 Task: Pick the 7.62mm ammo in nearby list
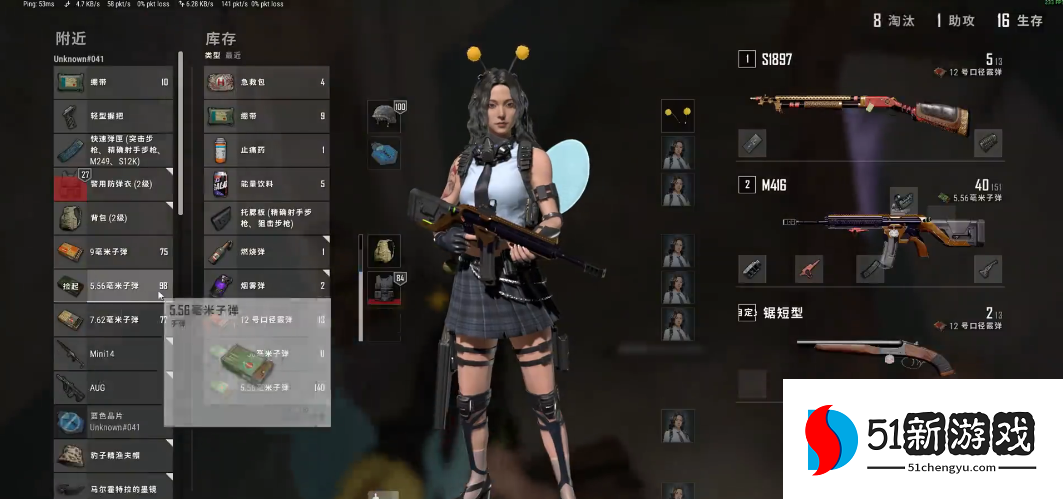pyautogui.click(x=112, y=320)
